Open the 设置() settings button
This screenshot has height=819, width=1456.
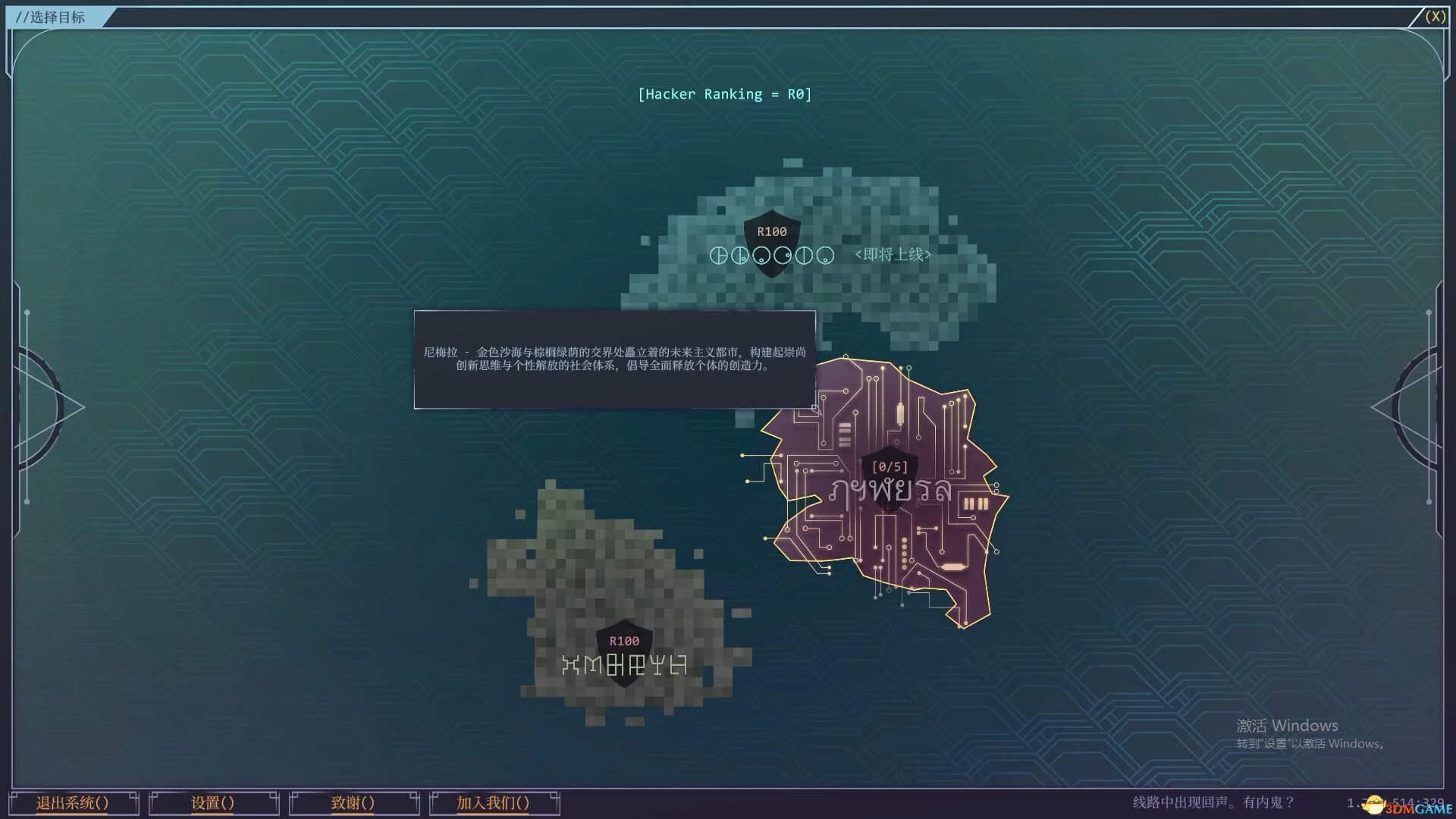(213, 802)
